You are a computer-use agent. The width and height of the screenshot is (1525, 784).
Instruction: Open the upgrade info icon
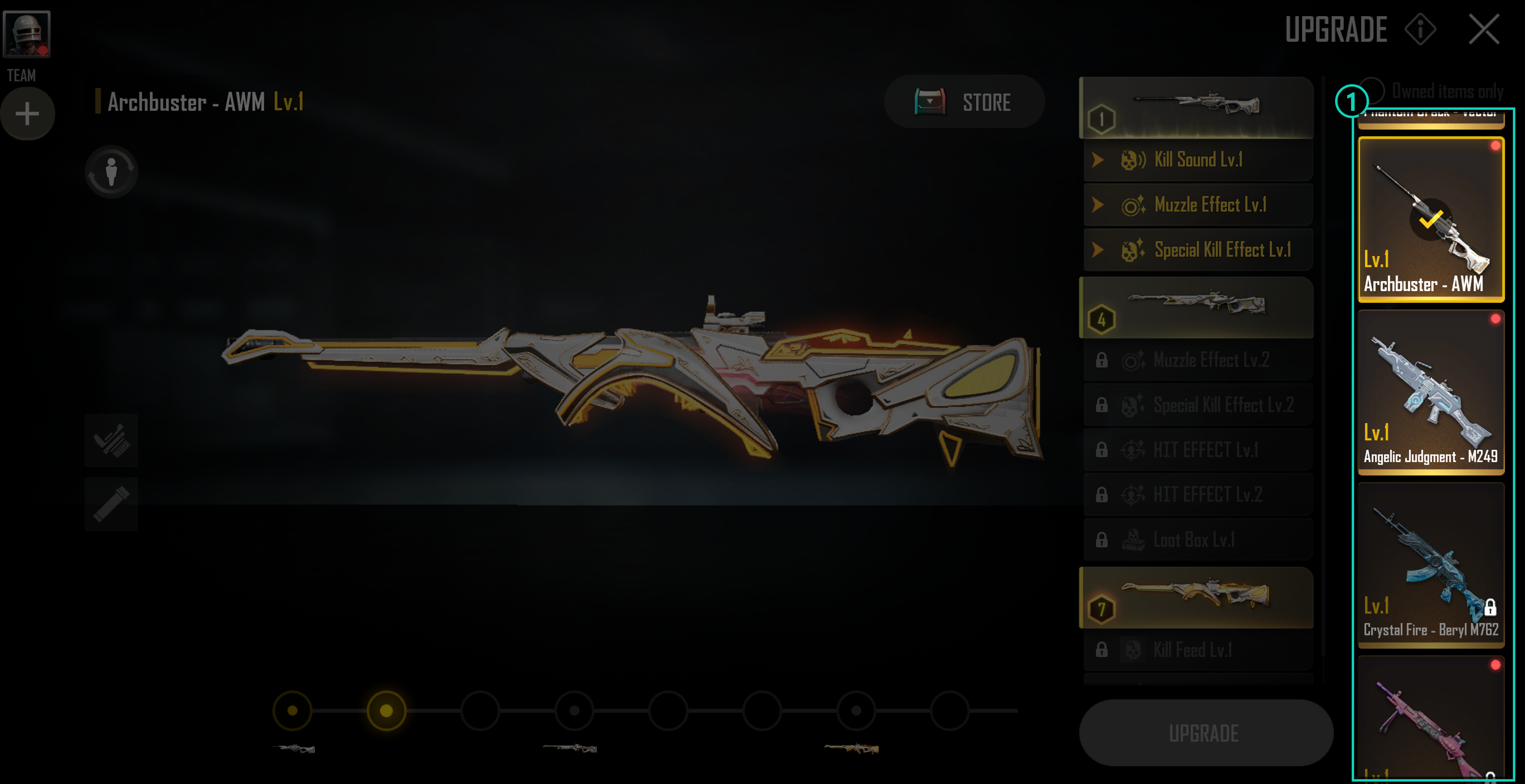1420,29
